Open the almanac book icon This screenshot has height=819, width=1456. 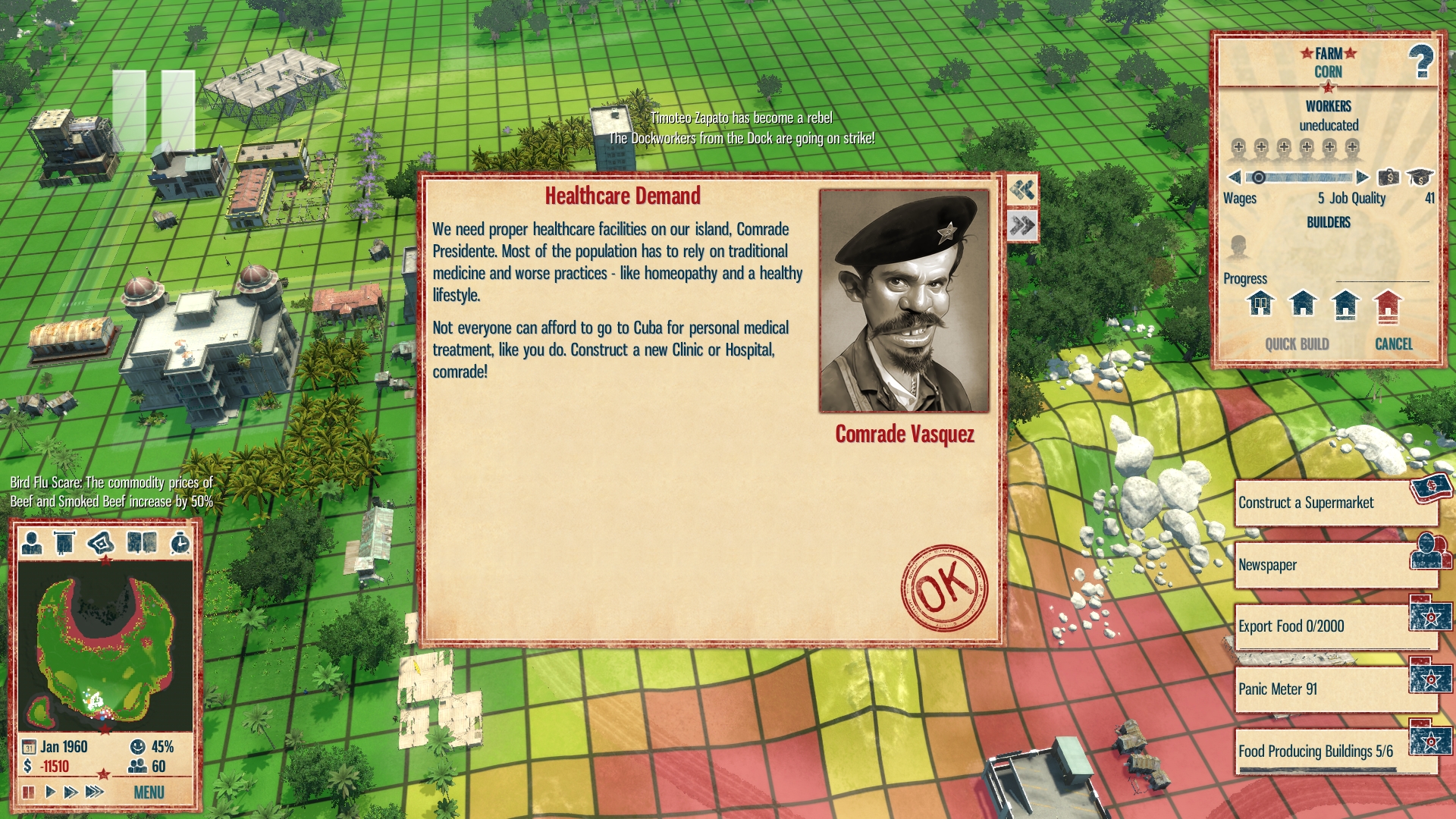142,543
